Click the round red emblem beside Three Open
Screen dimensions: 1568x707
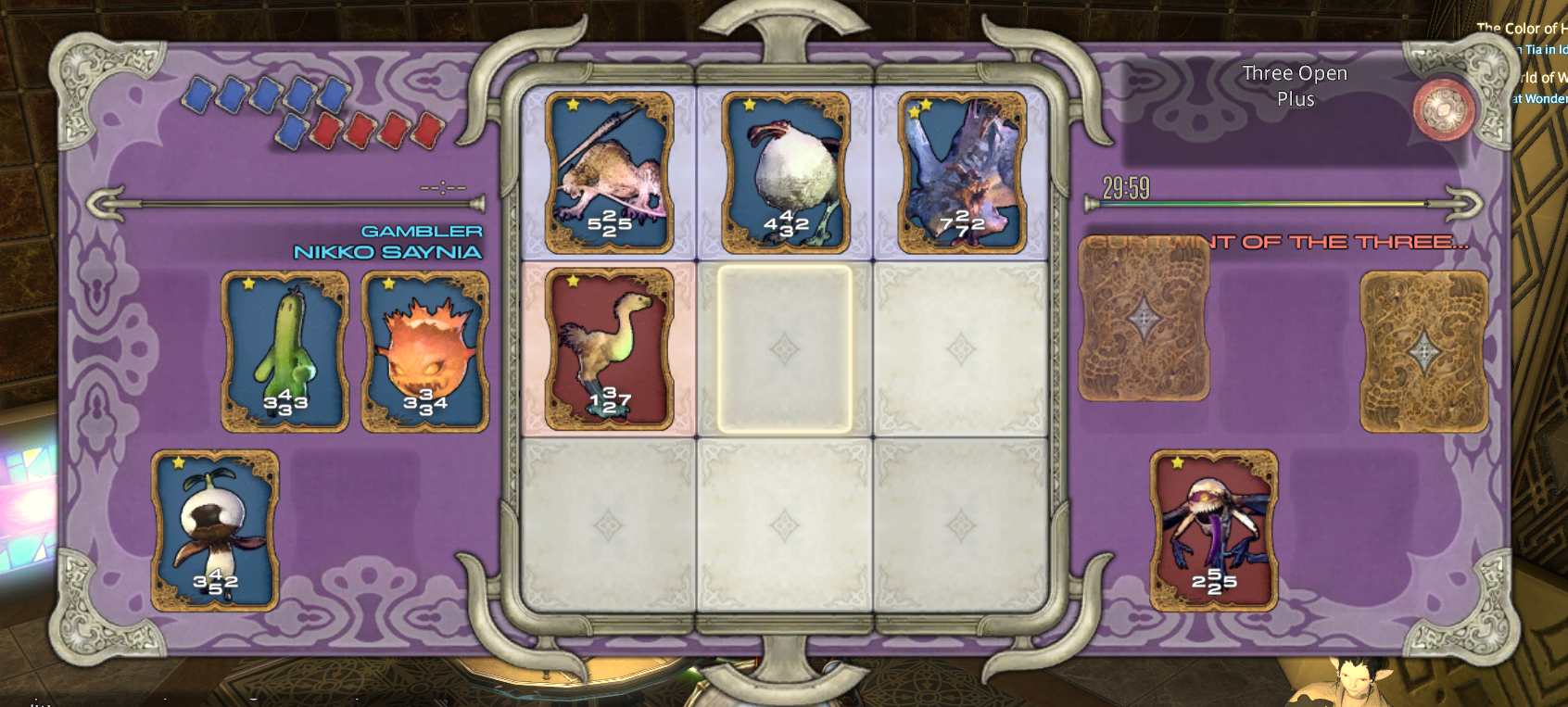point(1443,109)
